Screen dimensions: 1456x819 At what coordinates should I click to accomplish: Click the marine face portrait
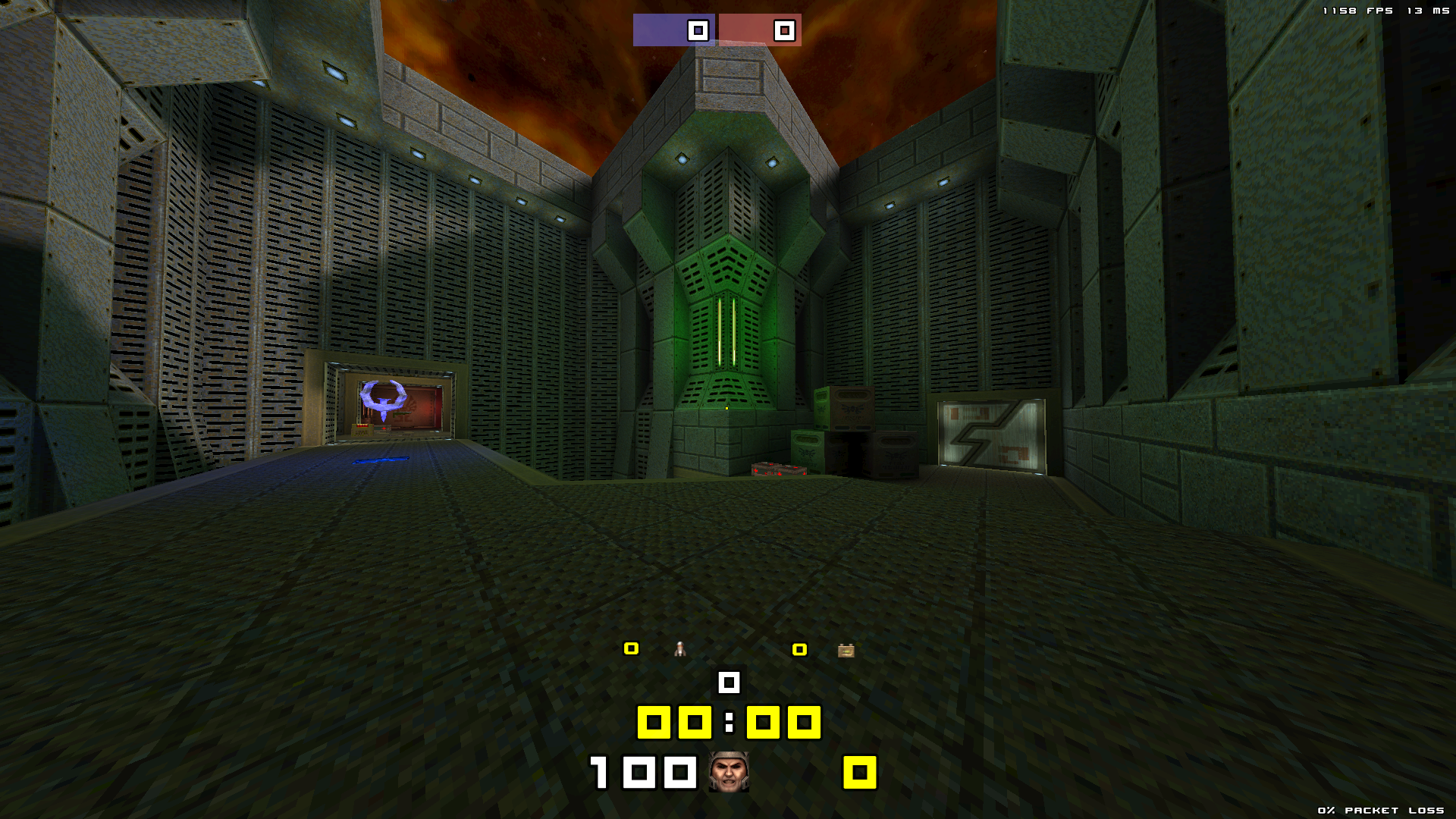coord(729,772)
